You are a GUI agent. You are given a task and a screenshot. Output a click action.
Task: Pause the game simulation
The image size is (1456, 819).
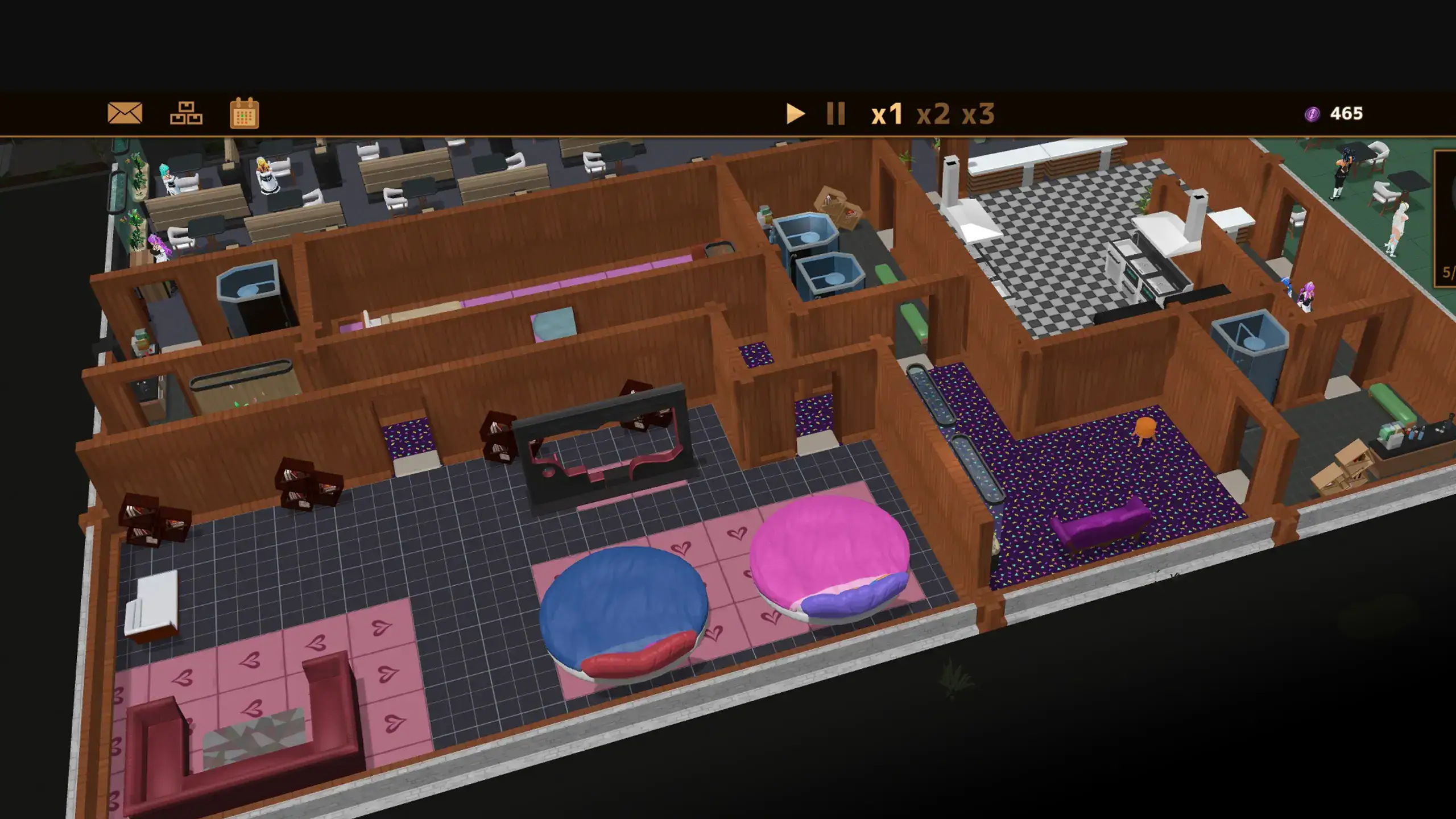point(835,114)
